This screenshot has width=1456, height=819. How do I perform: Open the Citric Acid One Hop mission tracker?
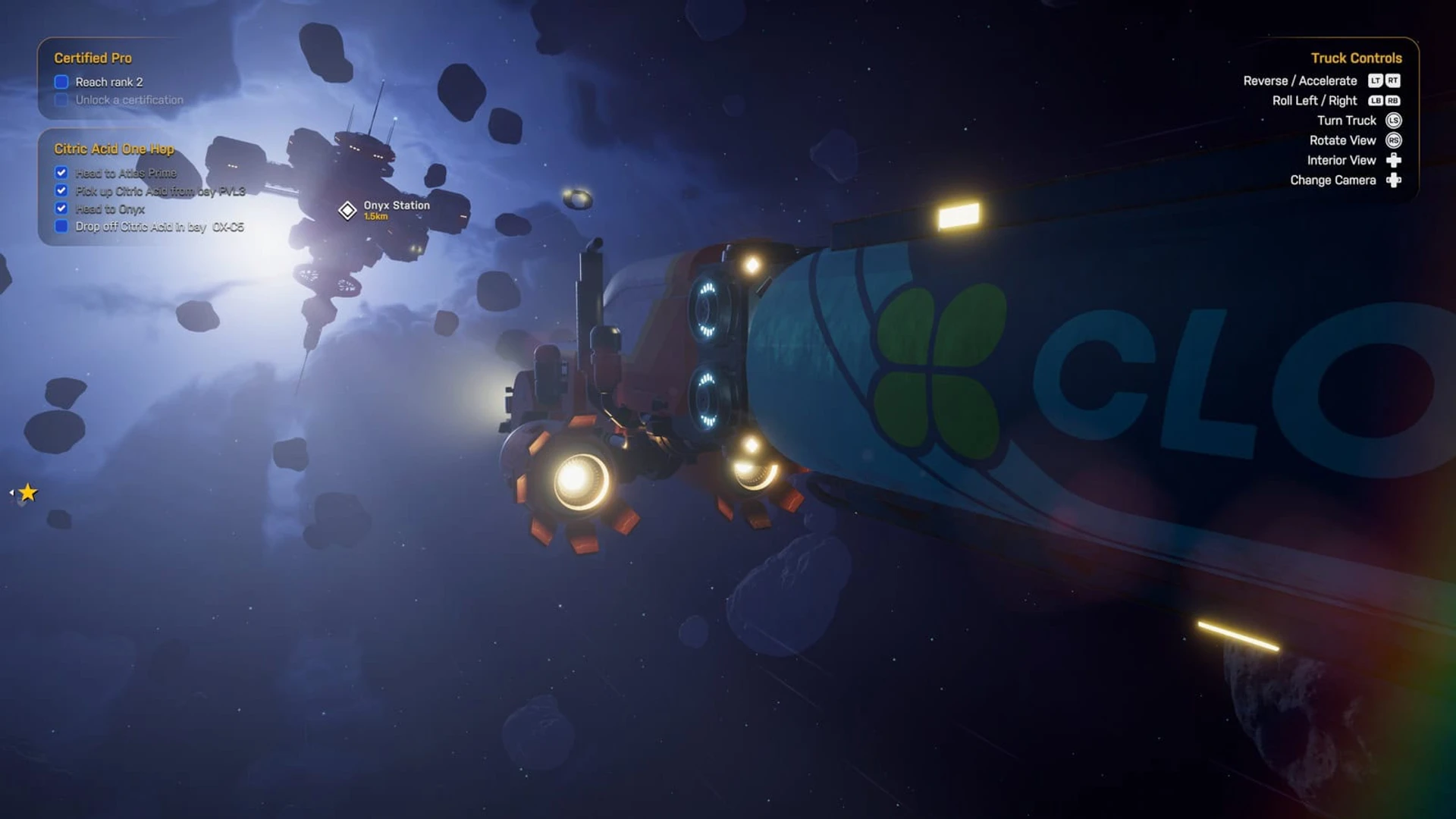(x=114, y=149)
